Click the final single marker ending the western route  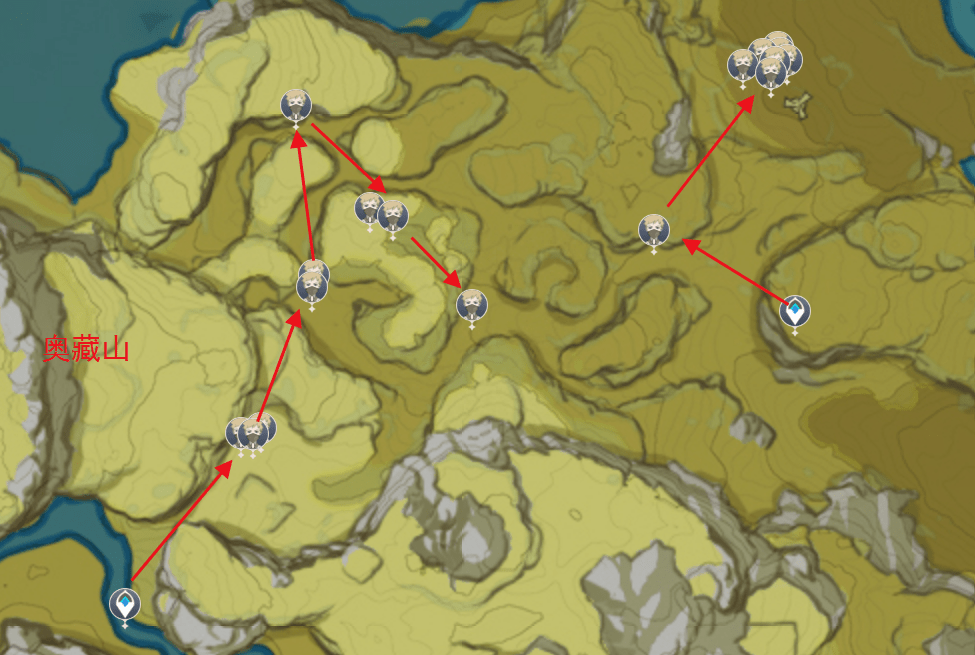tap(471, 304)
